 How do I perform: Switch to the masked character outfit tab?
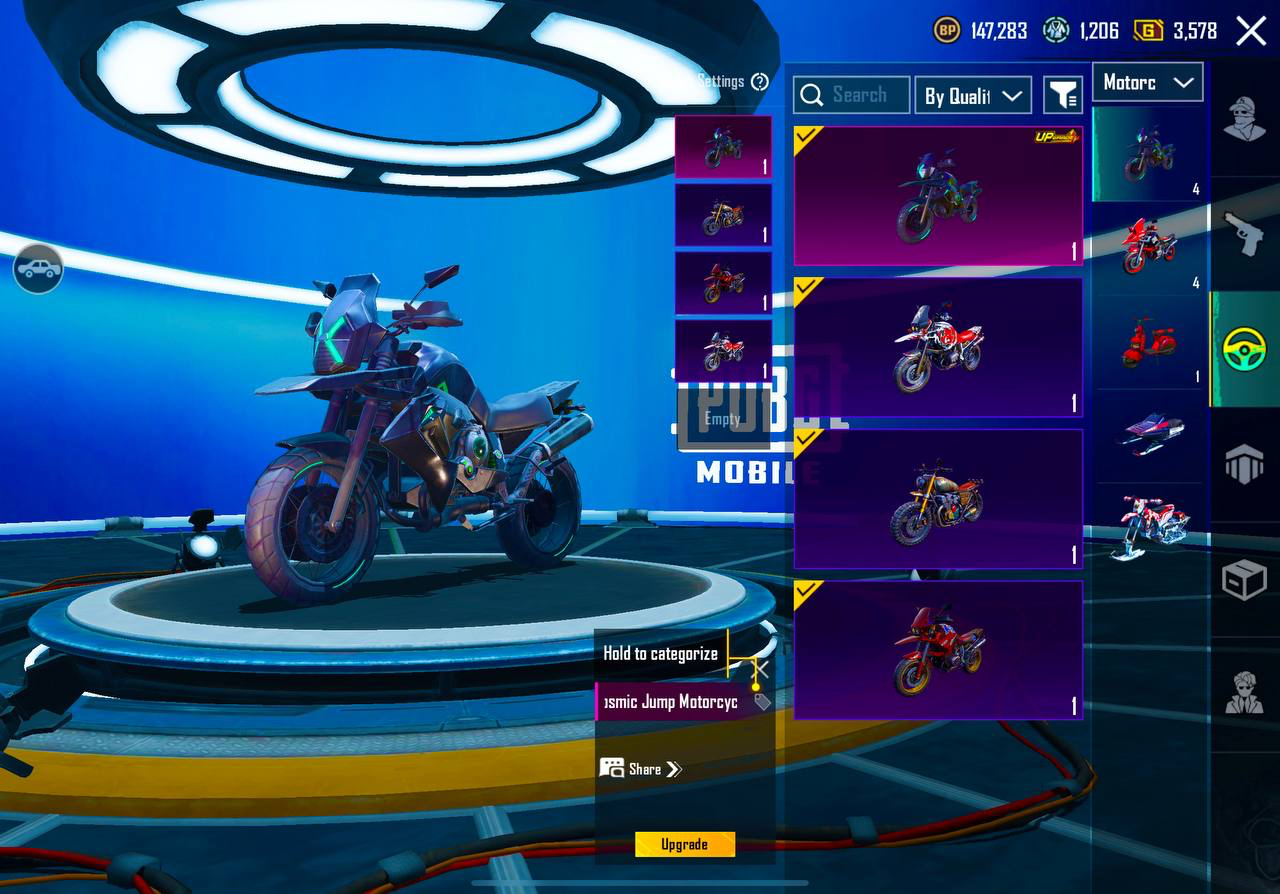[x=1245, y=120]
